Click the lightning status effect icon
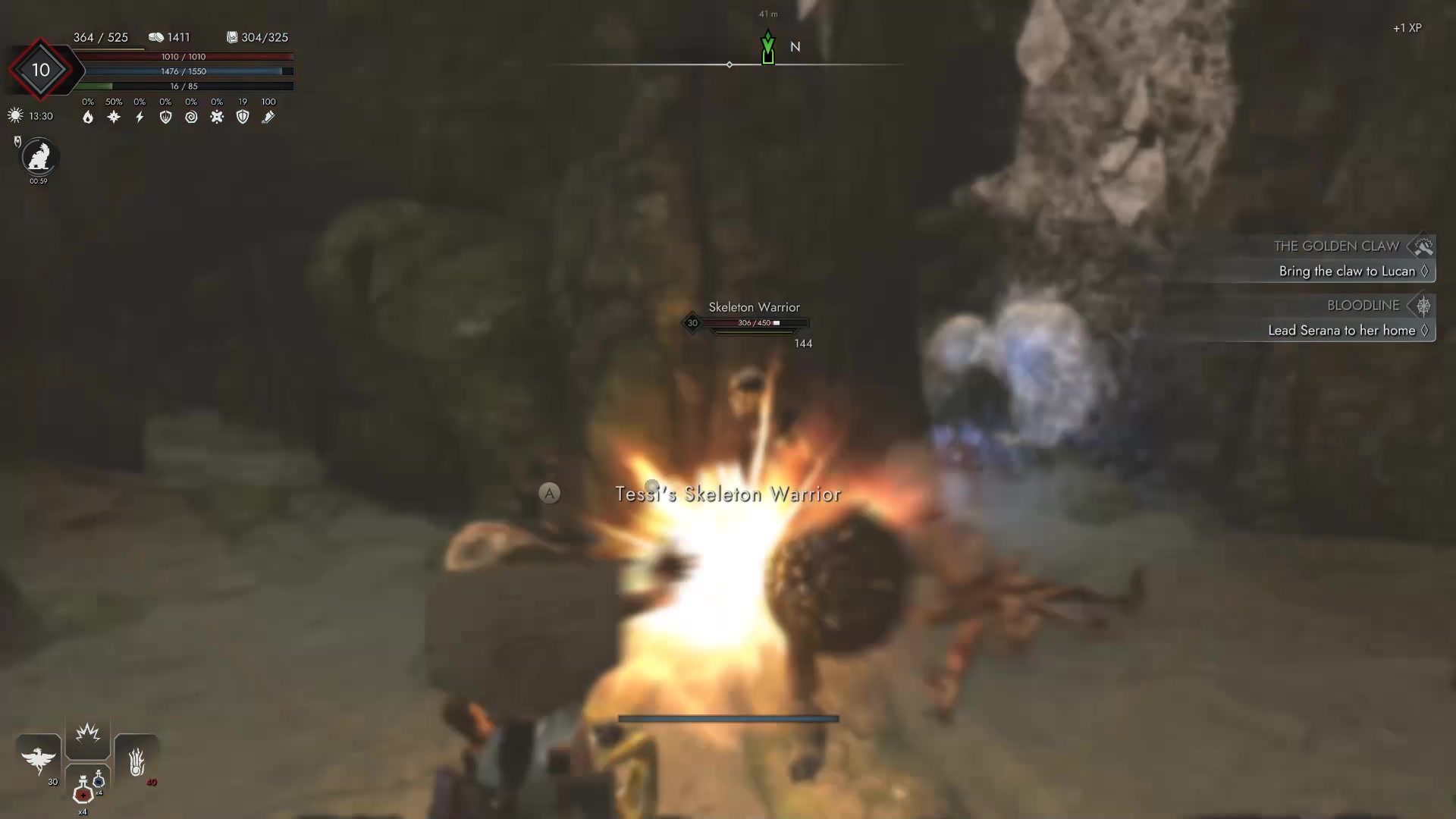Screen dimensions: 1456x819 point(140,117)
